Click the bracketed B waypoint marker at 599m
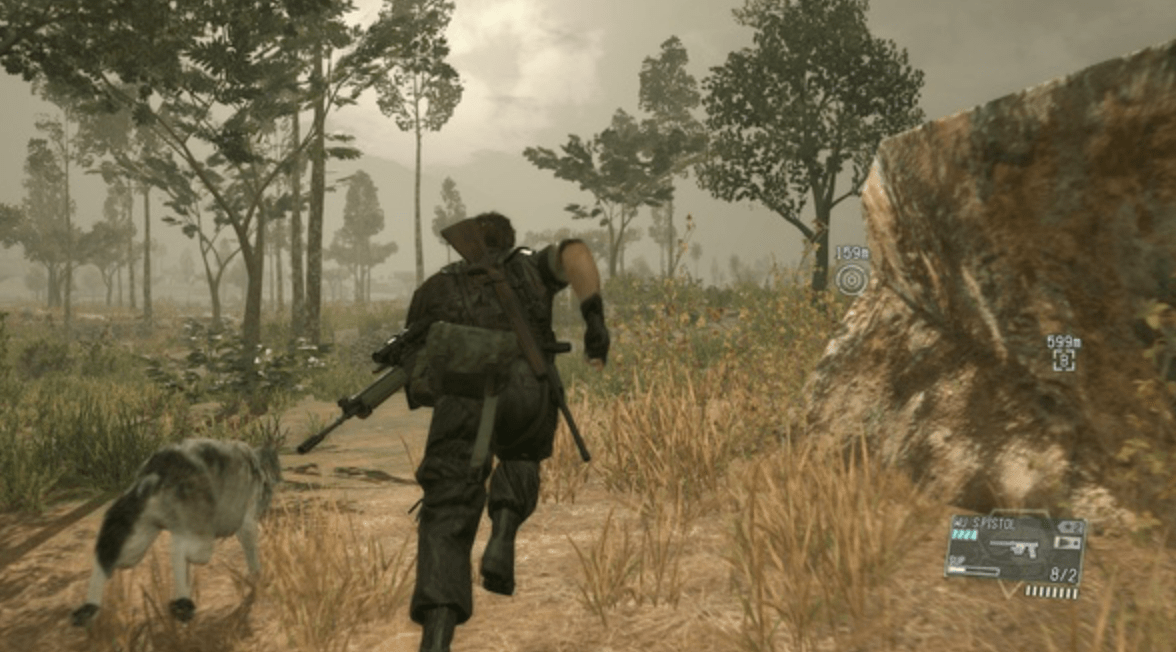The image size is (1176, 652). tap(1064, 360)
